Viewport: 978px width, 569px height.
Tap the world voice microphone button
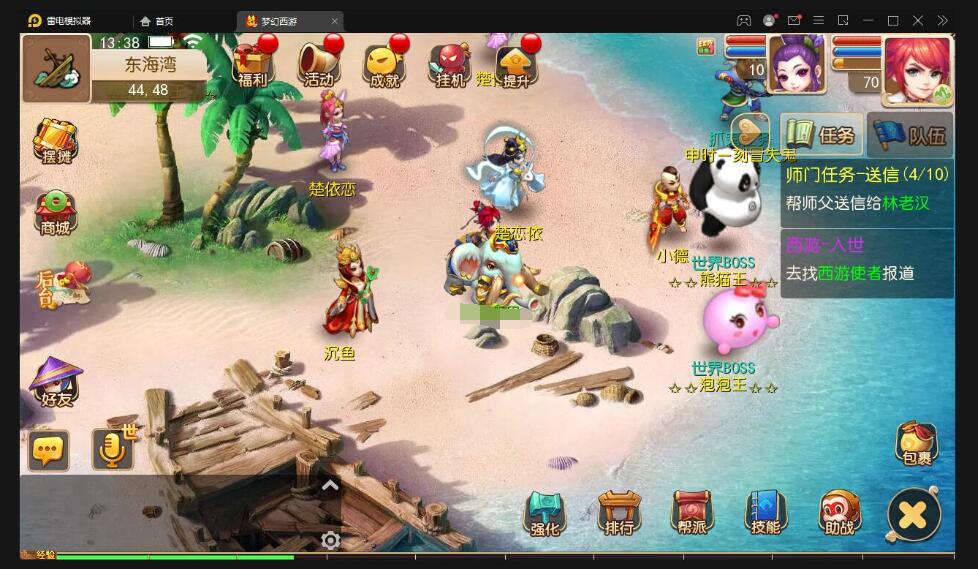(113, 451)
